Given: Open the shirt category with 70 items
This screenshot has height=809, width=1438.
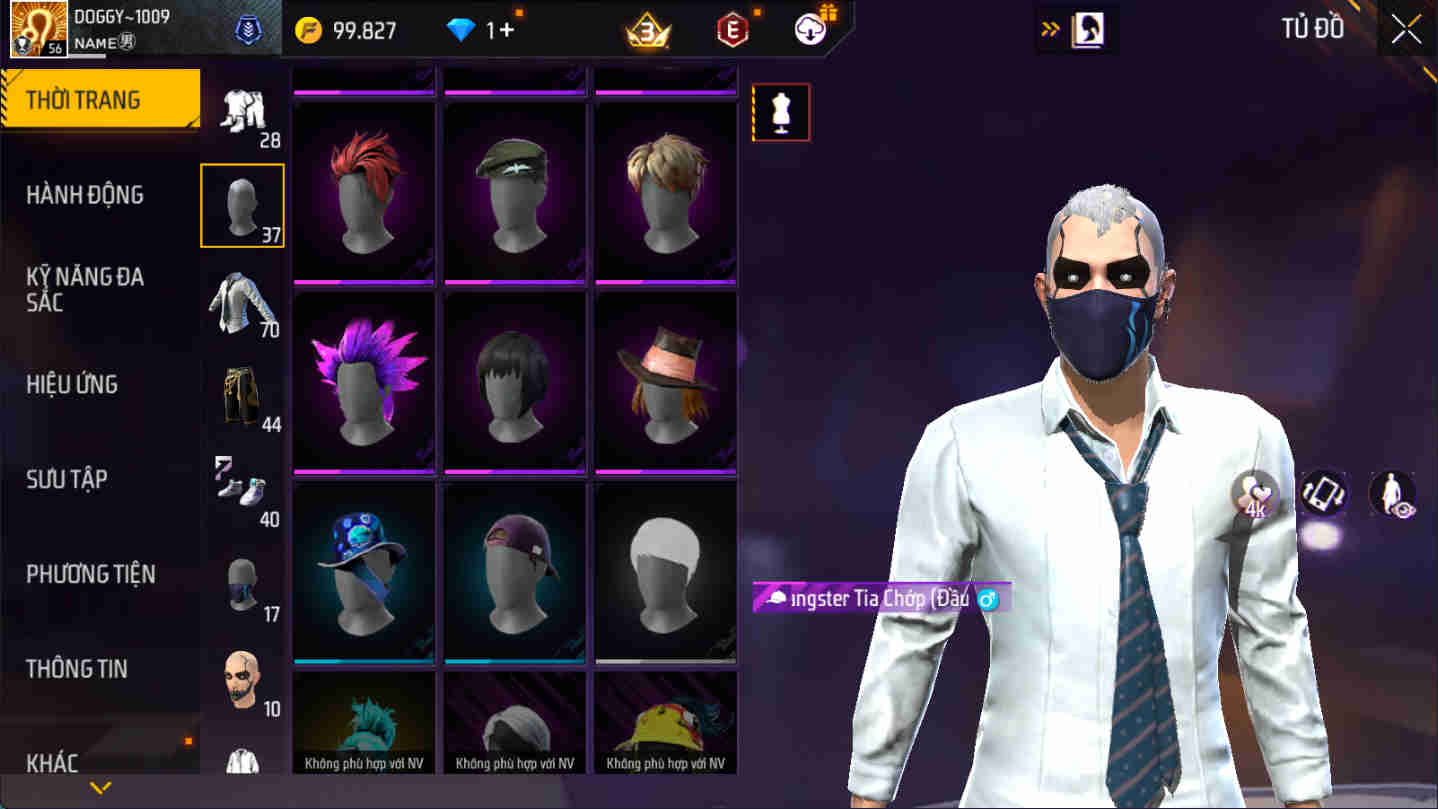Looking at the screenshot, I should [243, 298].
